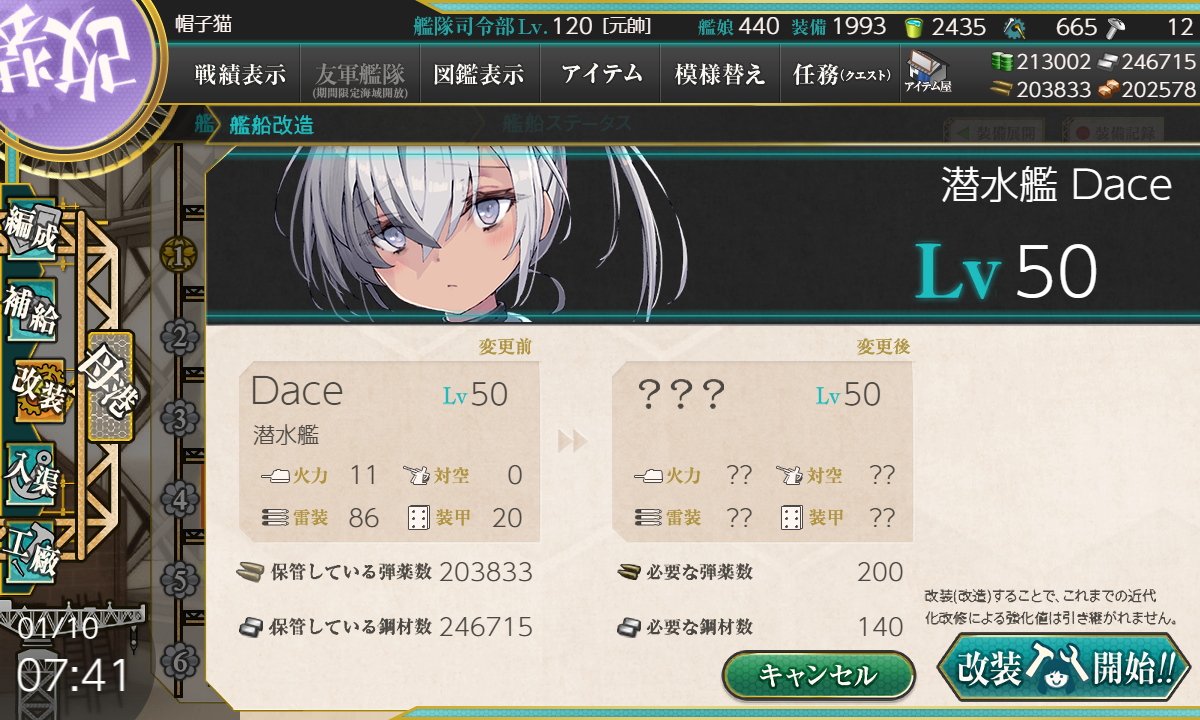
Task: Visit the アイテム屋 item shop
Action: pyautogui.click(x=928, y=73)
